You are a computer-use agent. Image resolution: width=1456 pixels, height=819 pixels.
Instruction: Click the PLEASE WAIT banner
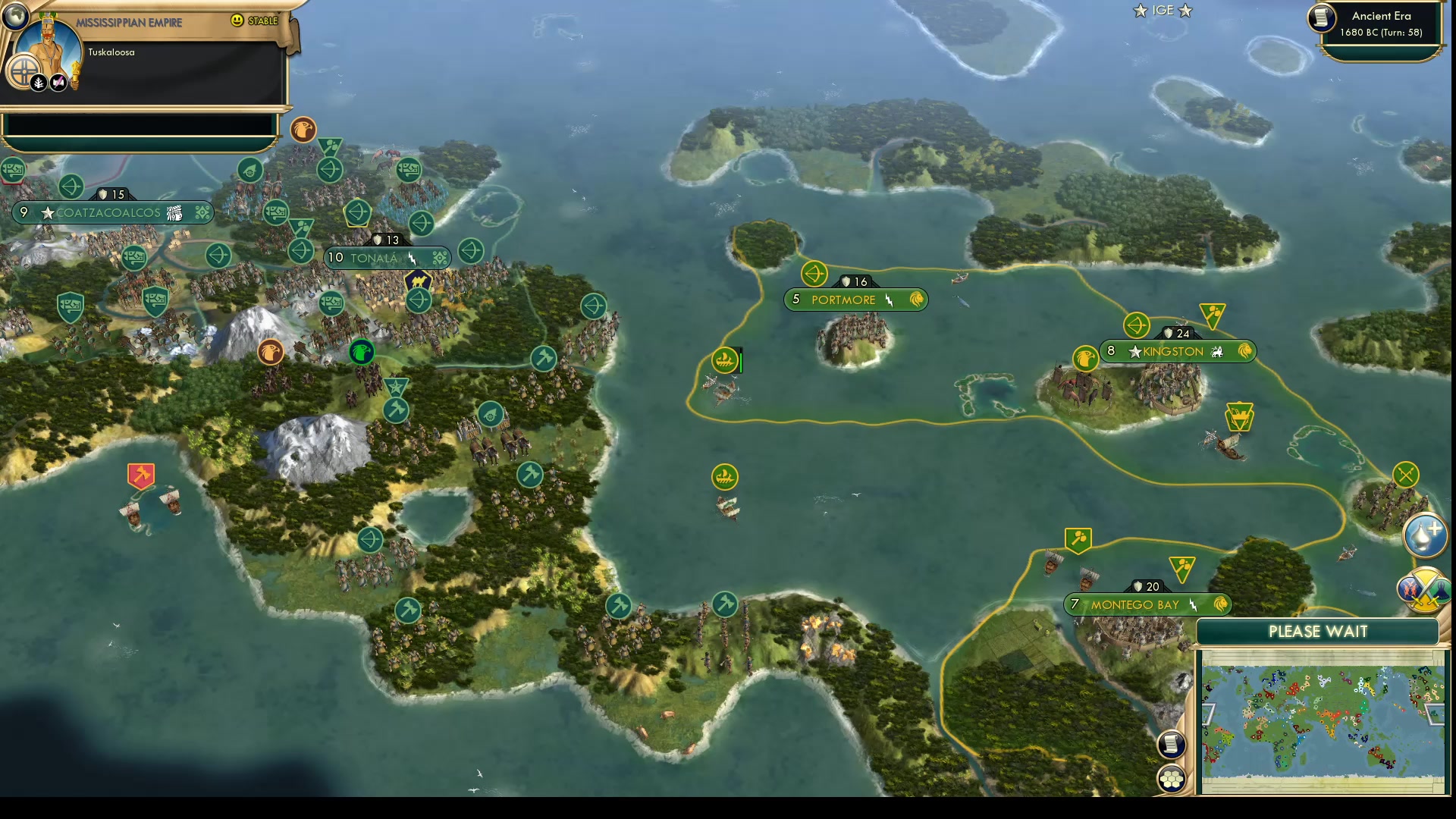[1318, 631]
